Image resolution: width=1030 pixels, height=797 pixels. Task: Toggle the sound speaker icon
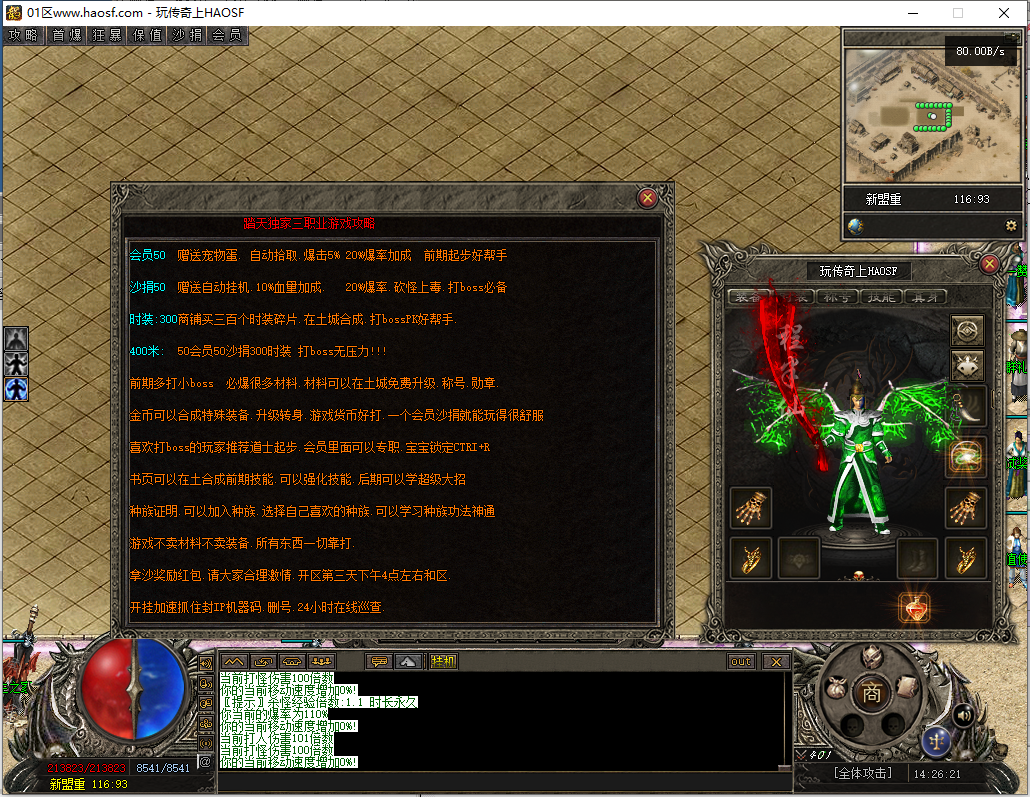963,715
